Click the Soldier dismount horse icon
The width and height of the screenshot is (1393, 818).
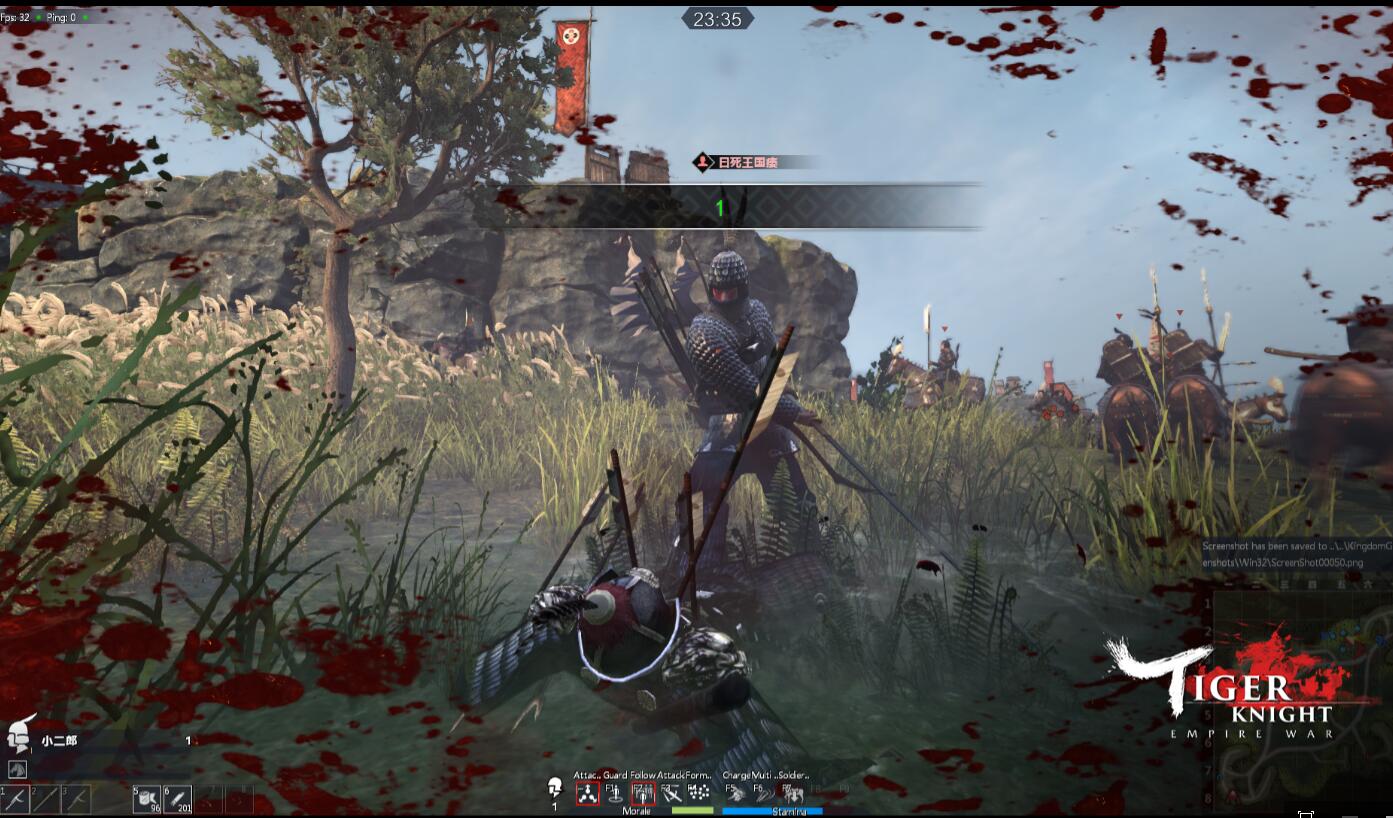tap(793, 794)
